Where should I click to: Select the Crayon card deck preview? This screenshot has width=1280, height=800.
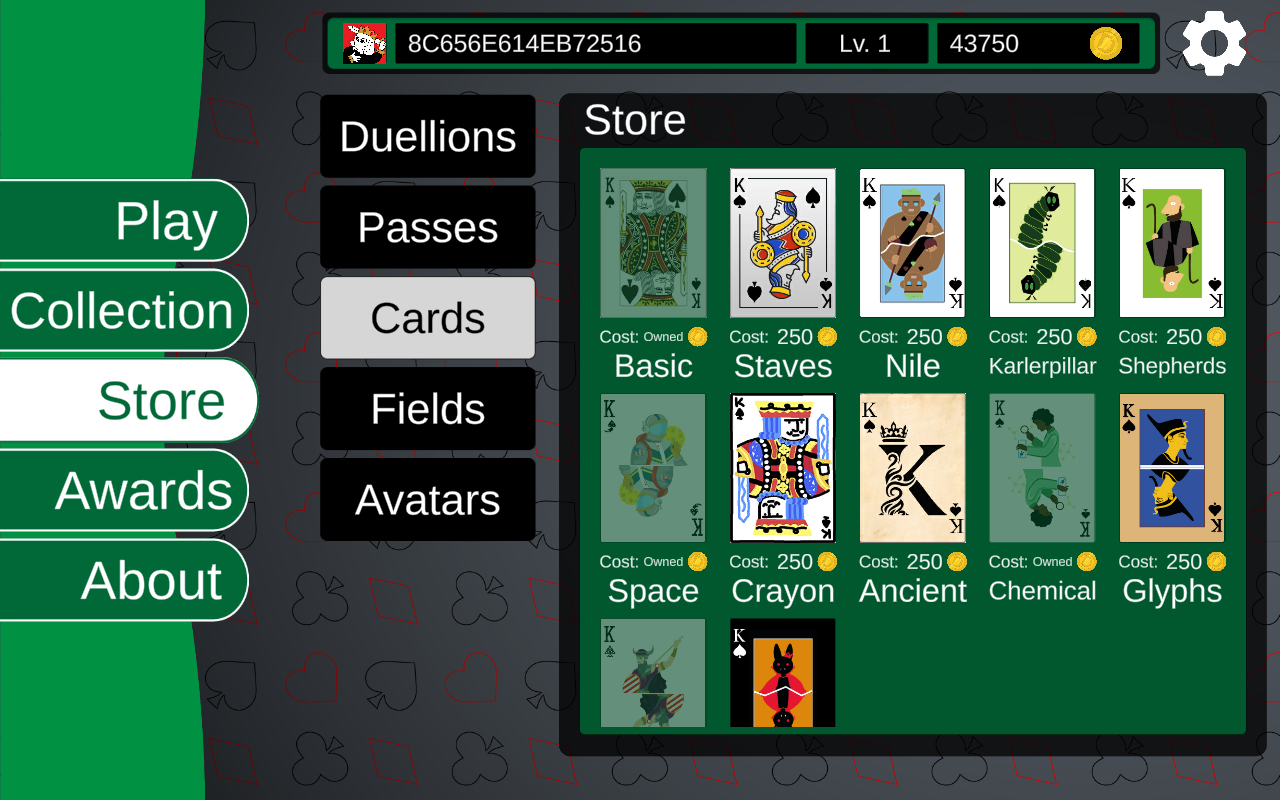tap(782, 467)
